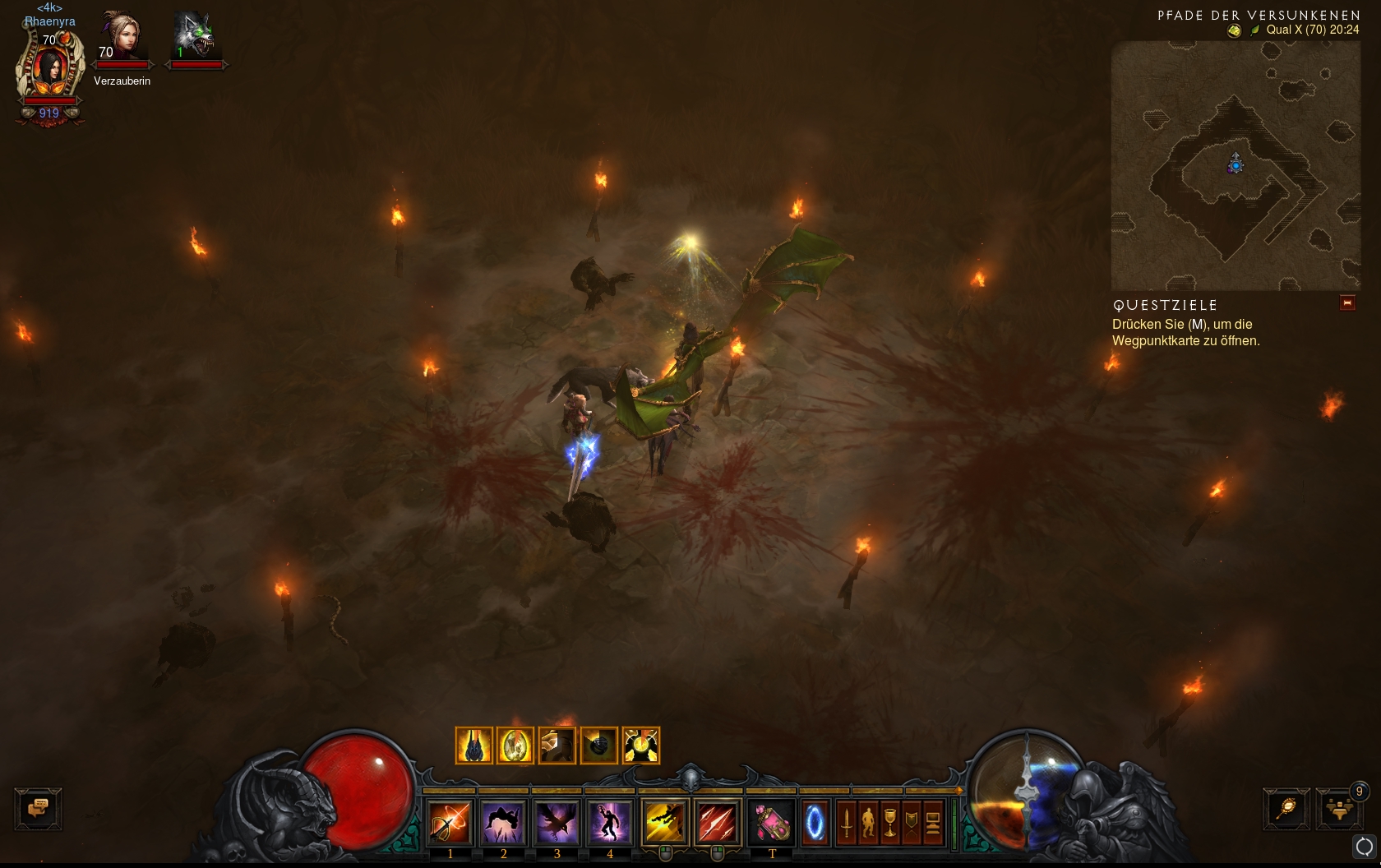Open the blue town portal
This screenshot has height=868, width=1381.
(x=815, y=822)
